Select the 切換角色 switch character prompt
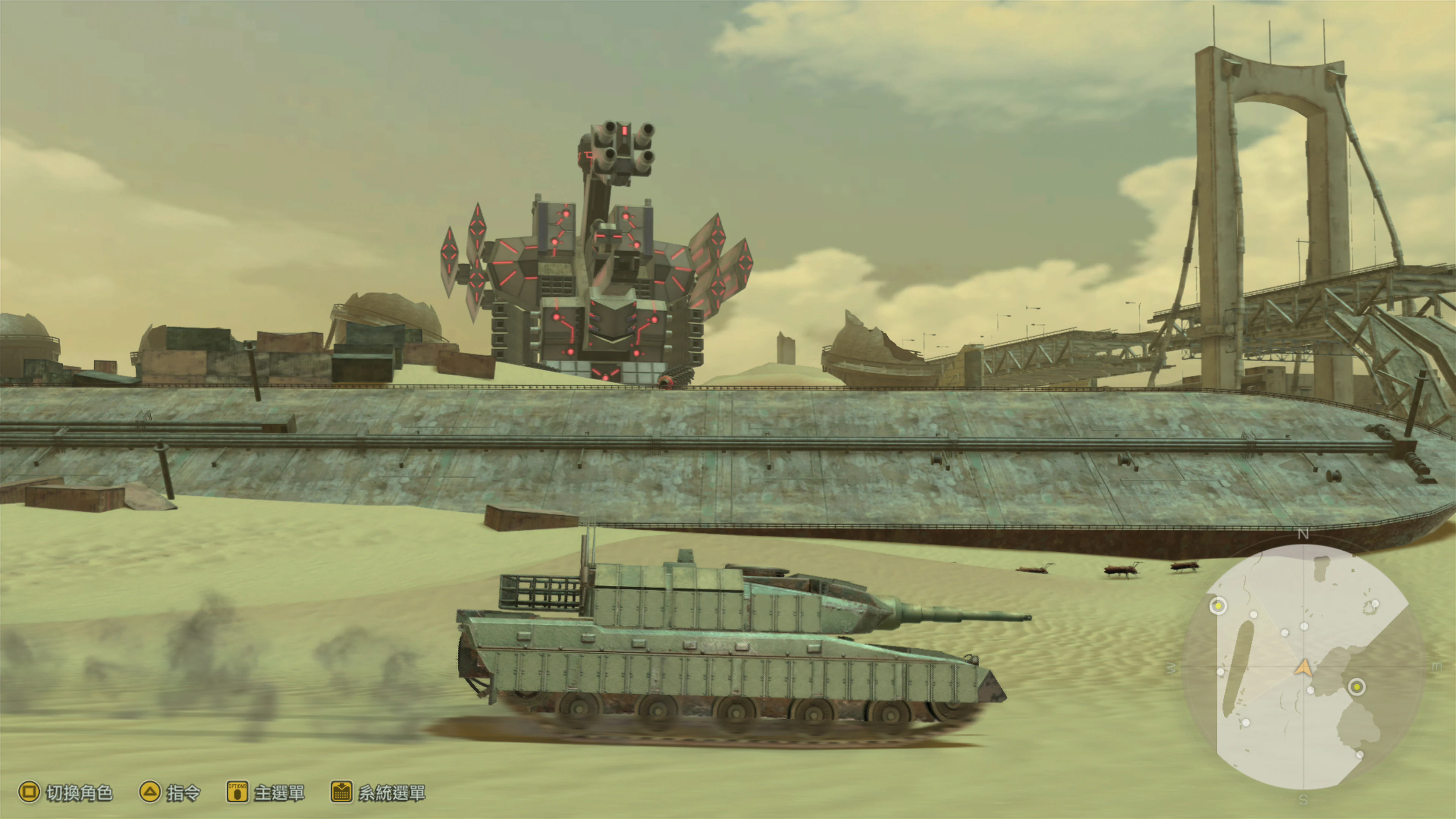1456x819 pixels. (80, 793)
